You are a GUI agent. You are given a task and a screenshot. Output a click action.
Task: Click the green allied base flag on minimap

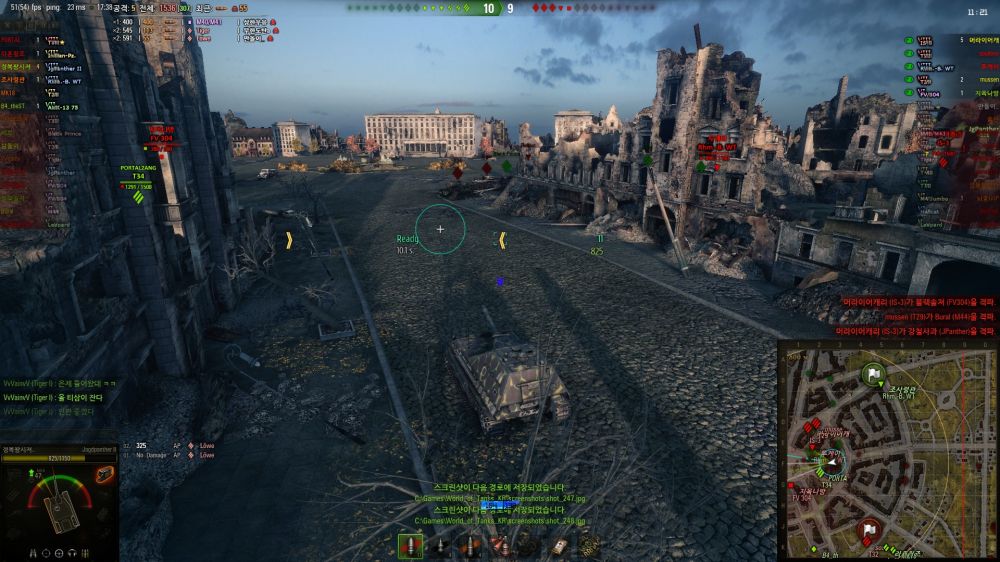tap(873, 376)
